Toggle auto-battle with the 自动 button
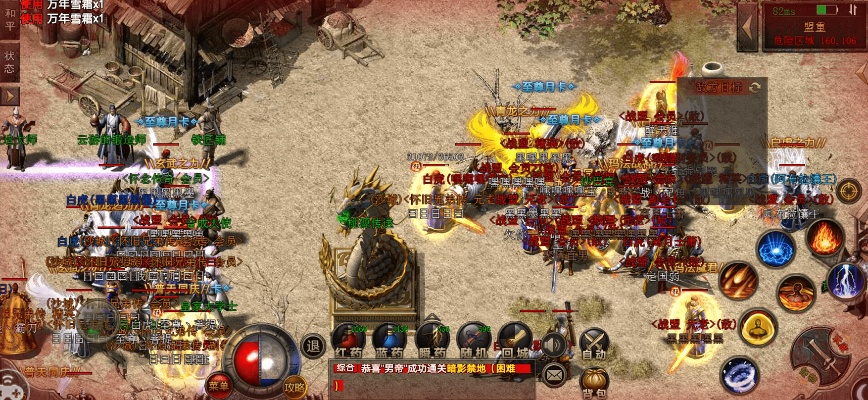868x400 pixels. [x=594, y=343]
